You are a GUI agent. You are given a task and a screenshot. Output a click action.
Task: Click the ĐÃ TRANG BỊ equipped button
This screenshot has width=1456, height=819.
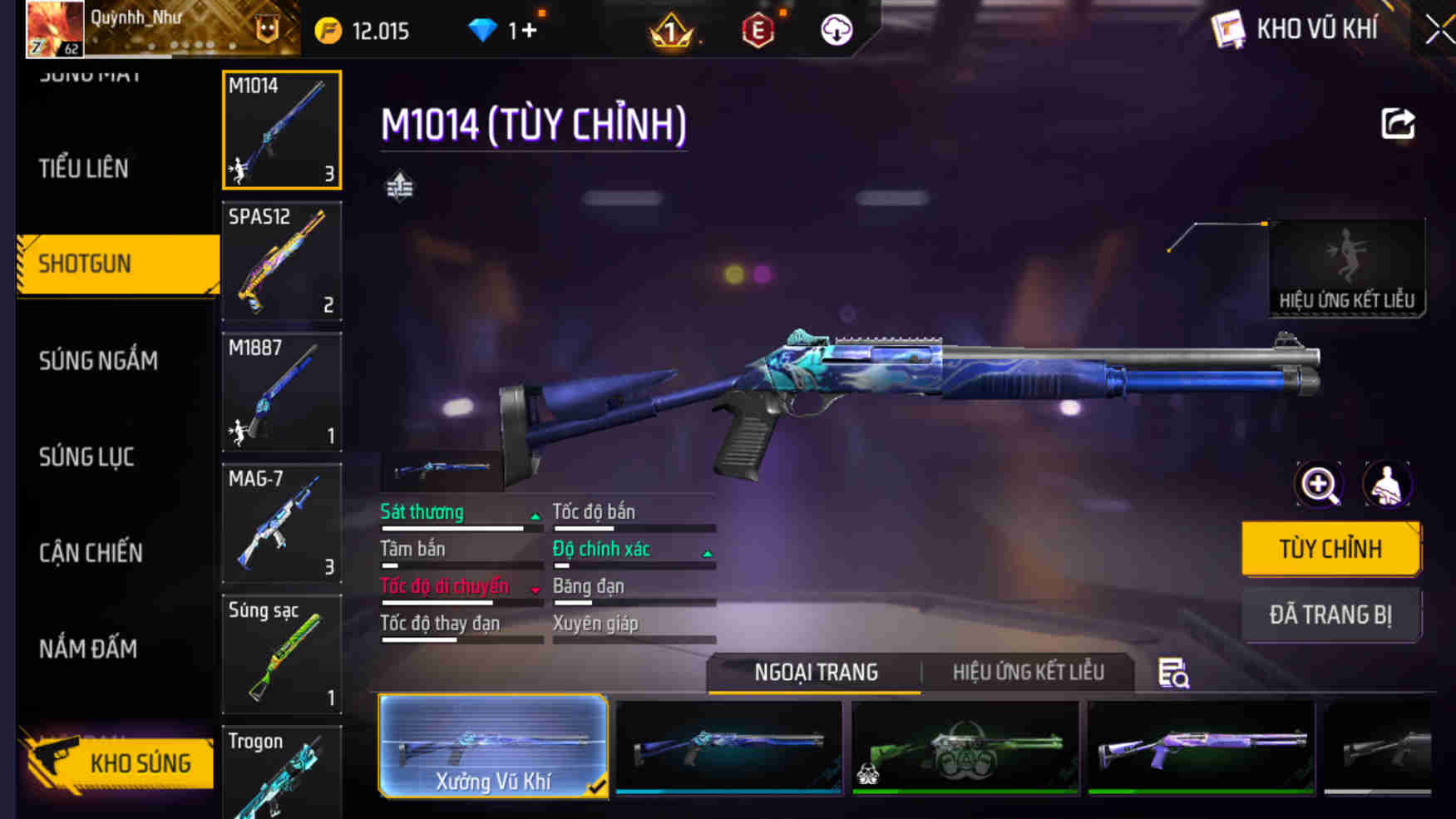coord(1330,615)
